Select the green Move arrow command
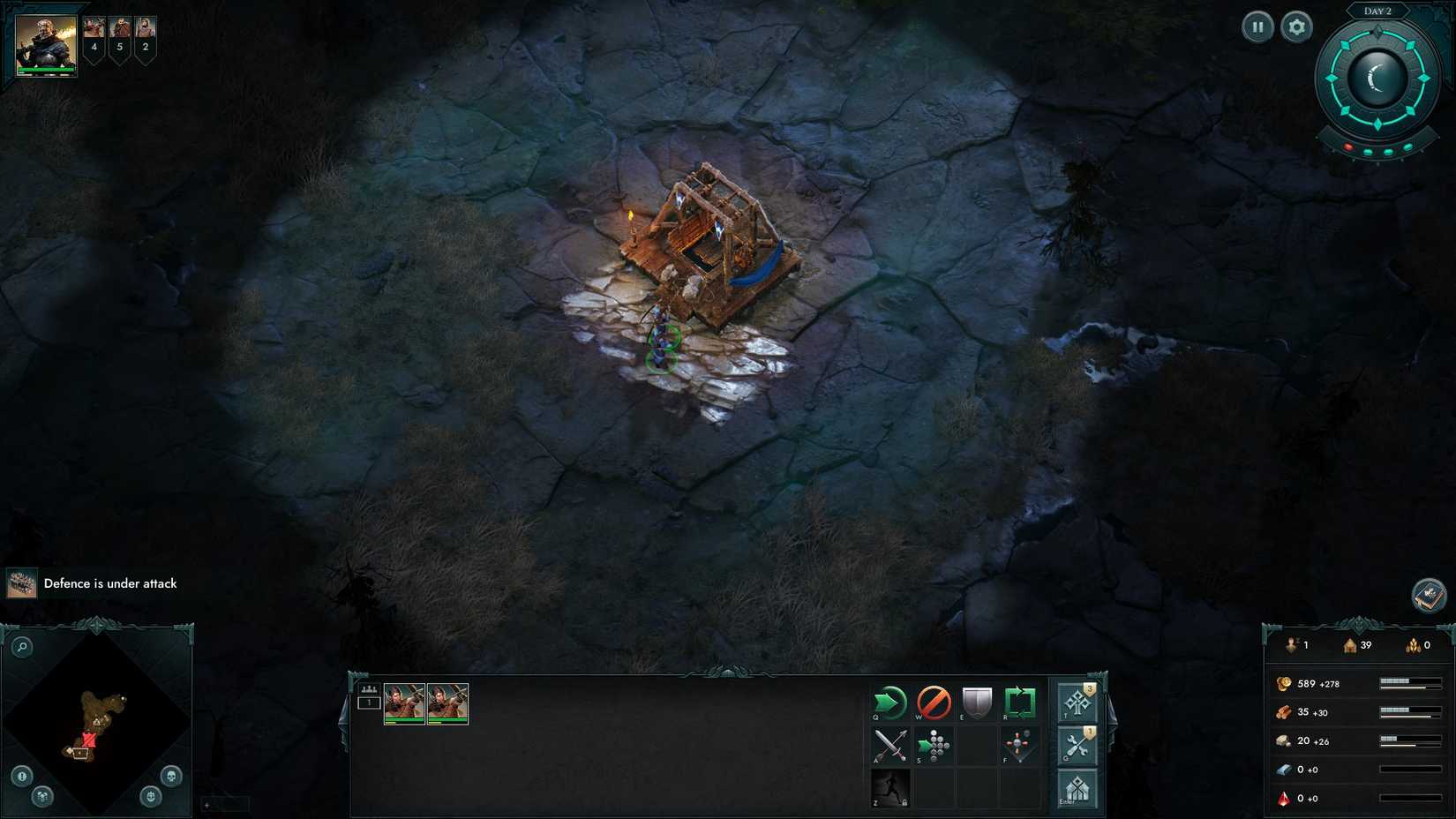The image size is (1456, 819). (890, 702)
